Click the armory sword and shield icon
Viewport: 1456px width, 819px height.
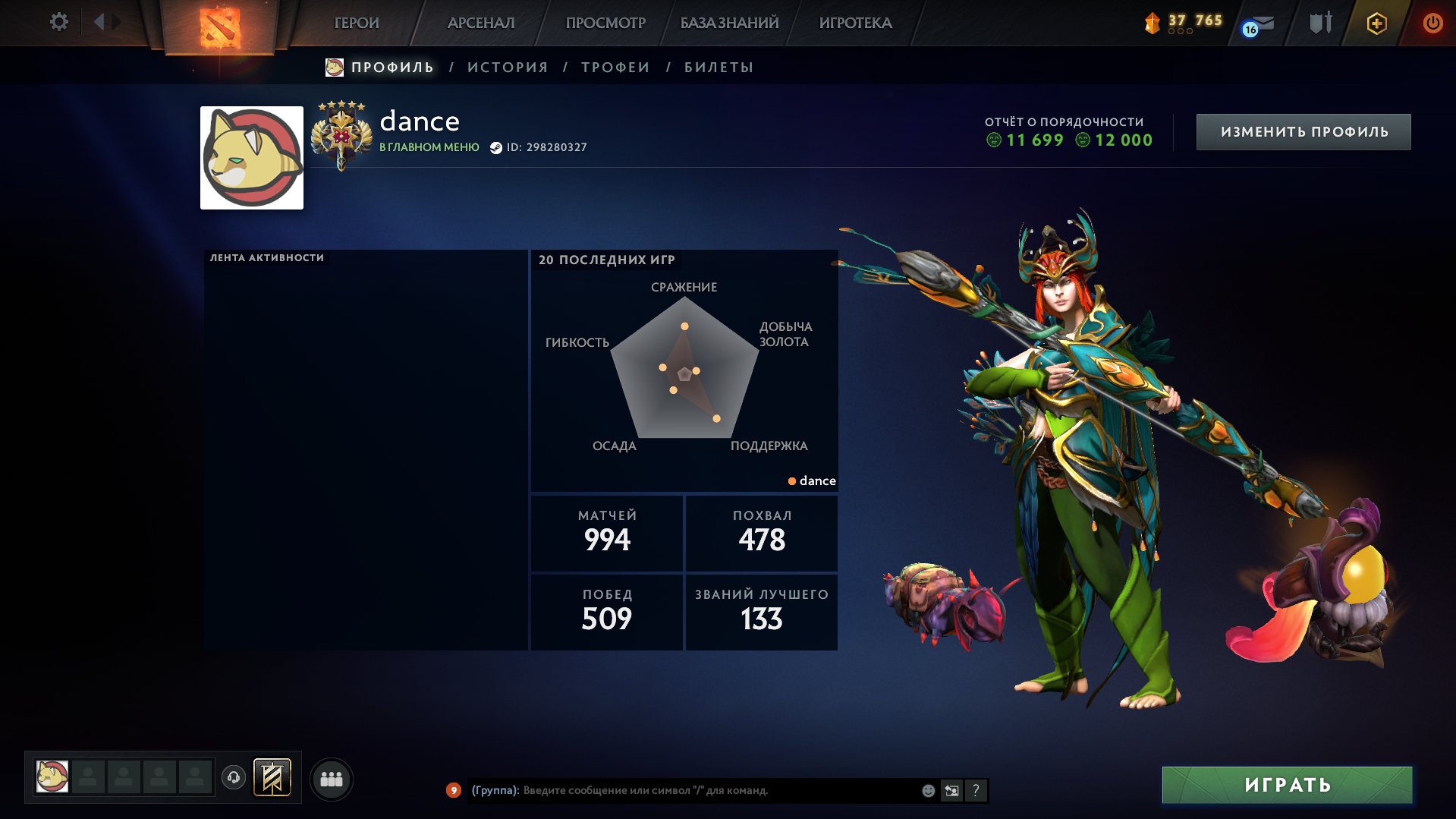click(1321, 23)
